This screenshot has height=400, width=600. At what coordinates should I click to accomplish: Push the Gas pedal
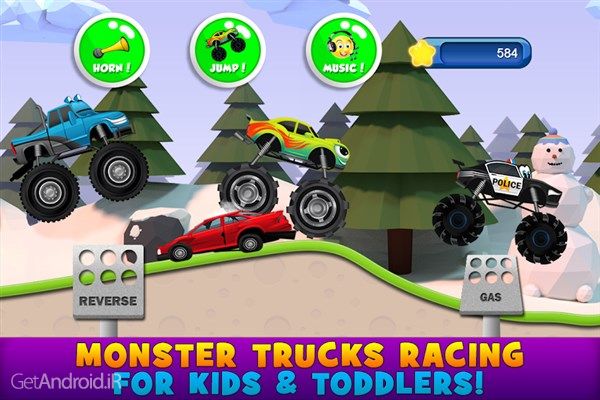[491, 285]
